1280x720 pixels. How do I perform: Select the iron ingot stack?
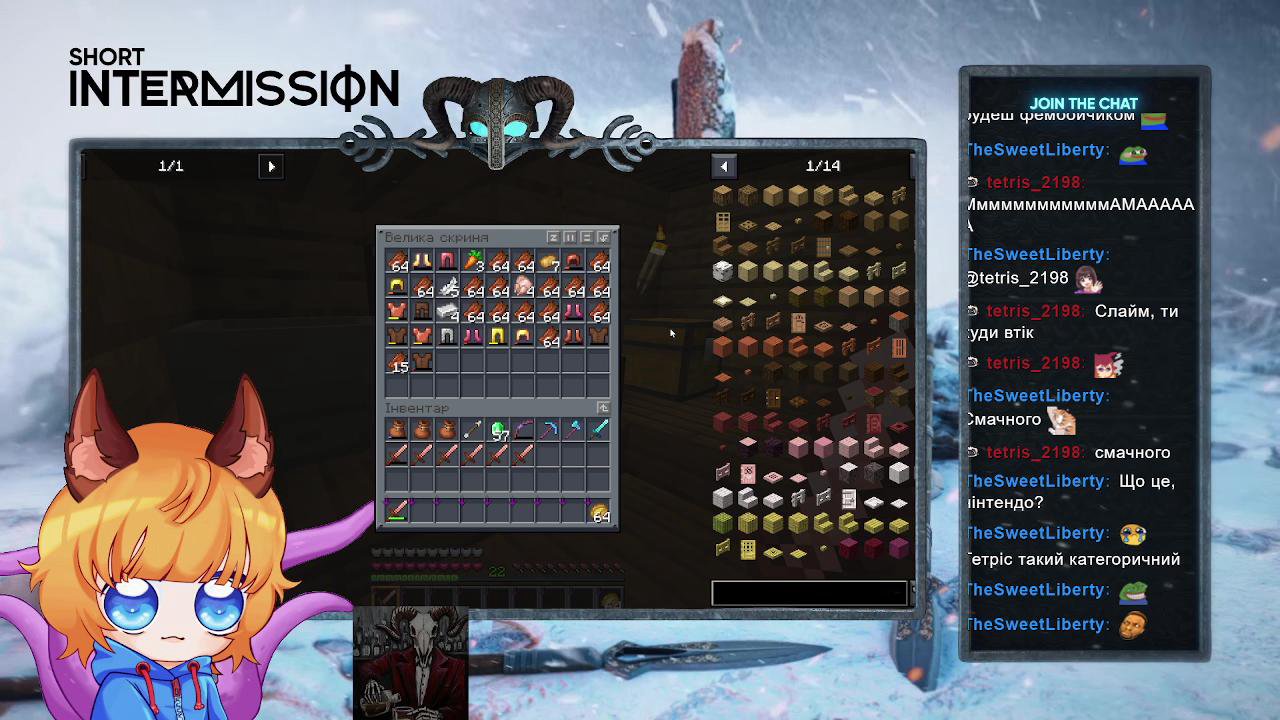448,312
